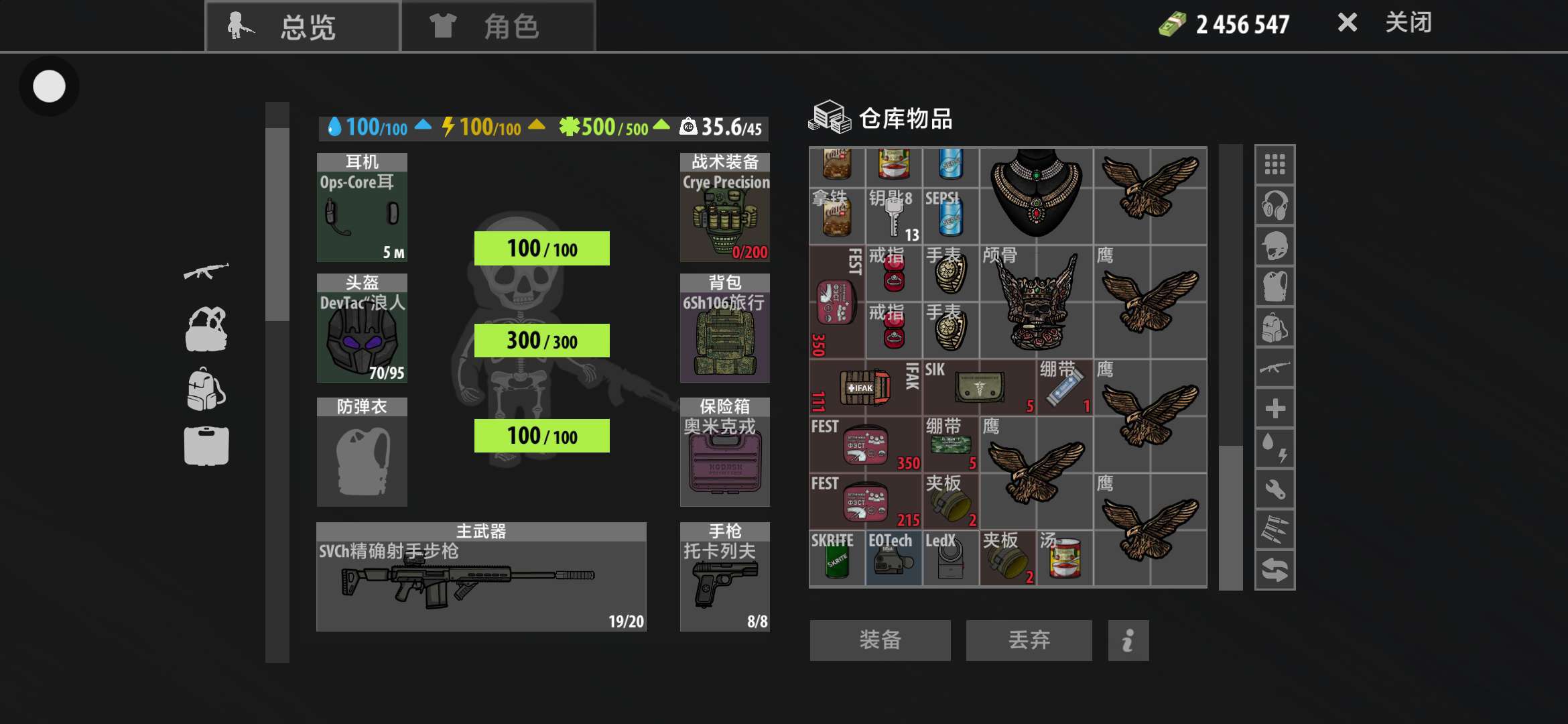Click the empty 防弹衣 armor slot
The height and width of the screenshot is (724, 1568).
(362, 452)
